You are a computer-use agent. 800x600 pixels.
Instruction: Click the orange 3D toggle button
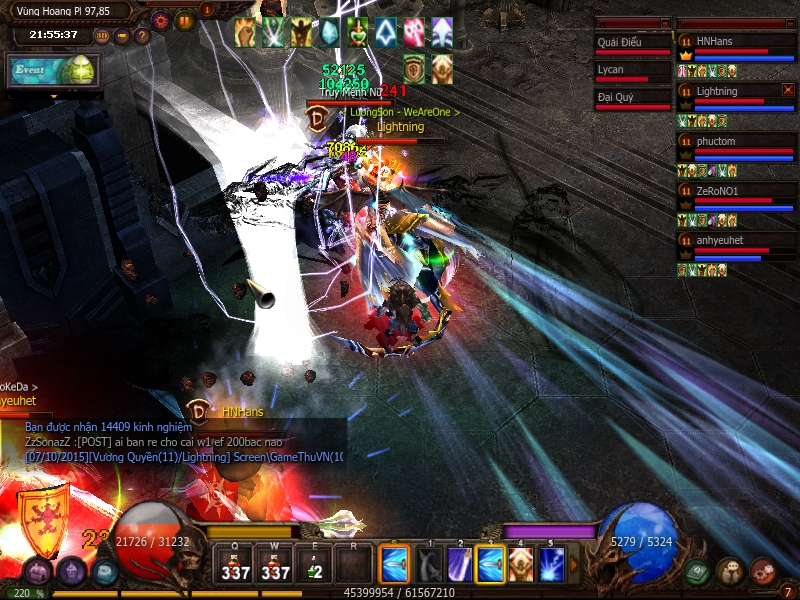coord(102,37)
